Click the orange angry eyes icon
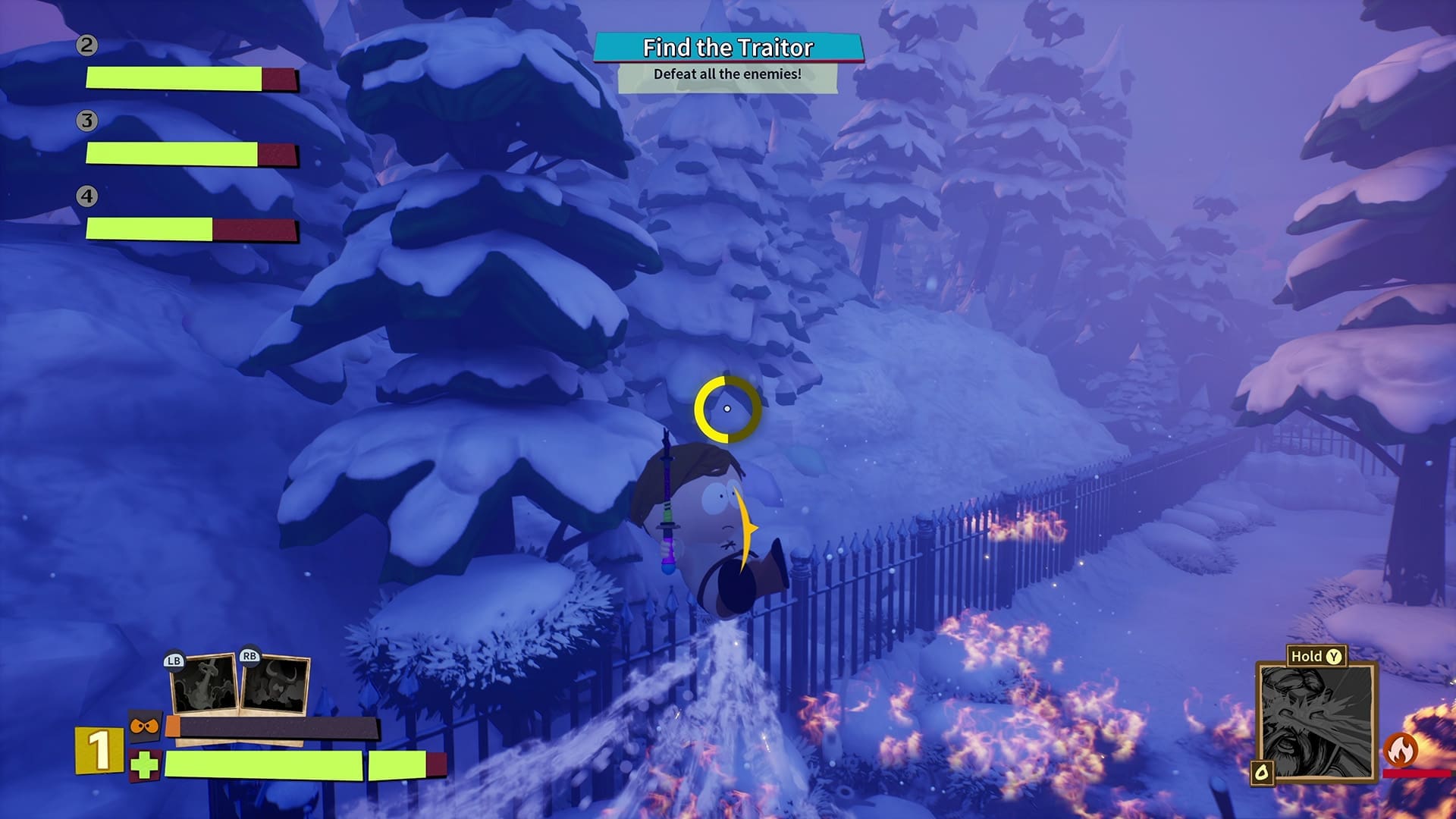1456x819 pixels. [144, 727]
